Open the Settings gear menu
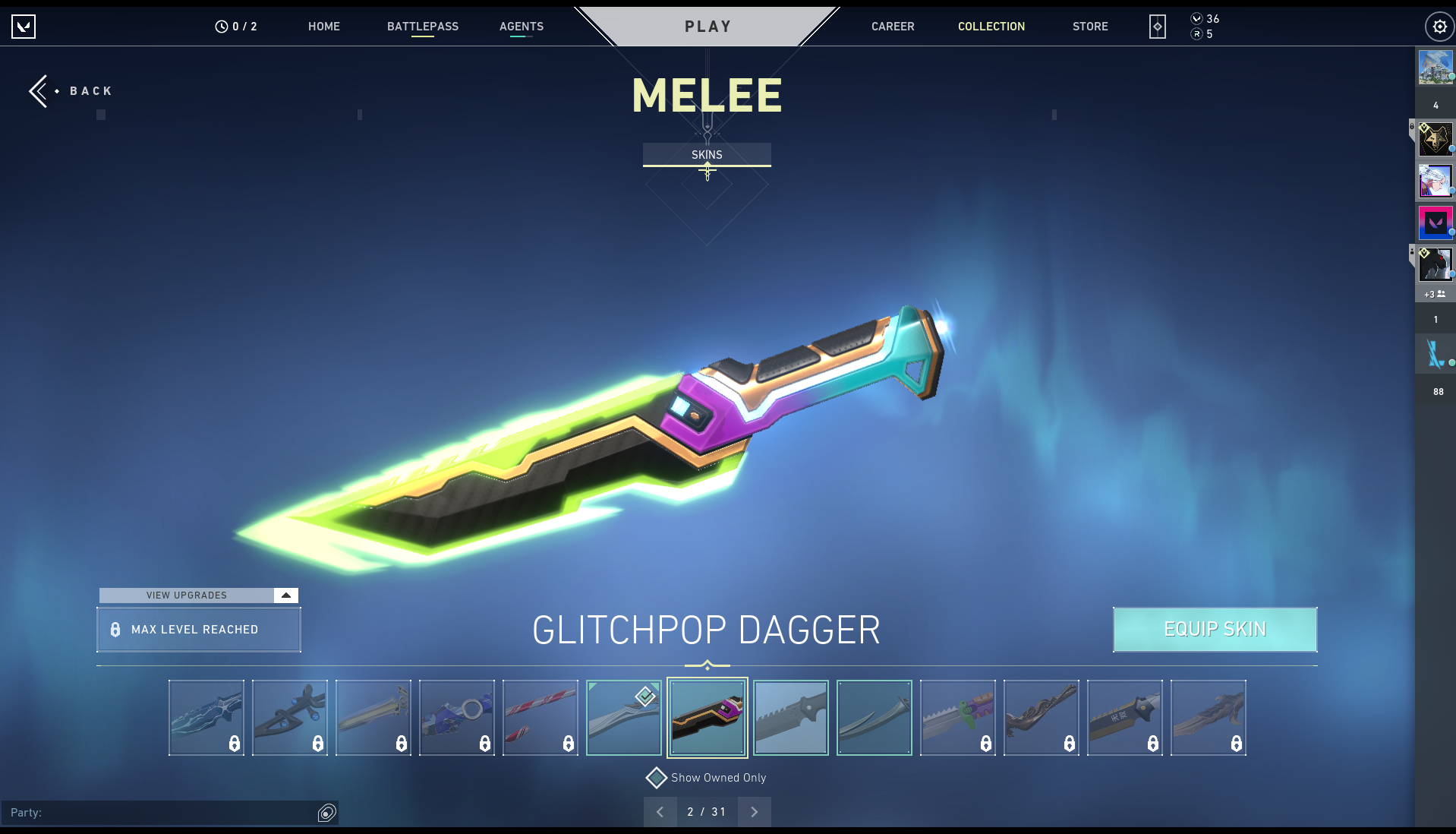The image size is (1456, 834). (1439, 26)
